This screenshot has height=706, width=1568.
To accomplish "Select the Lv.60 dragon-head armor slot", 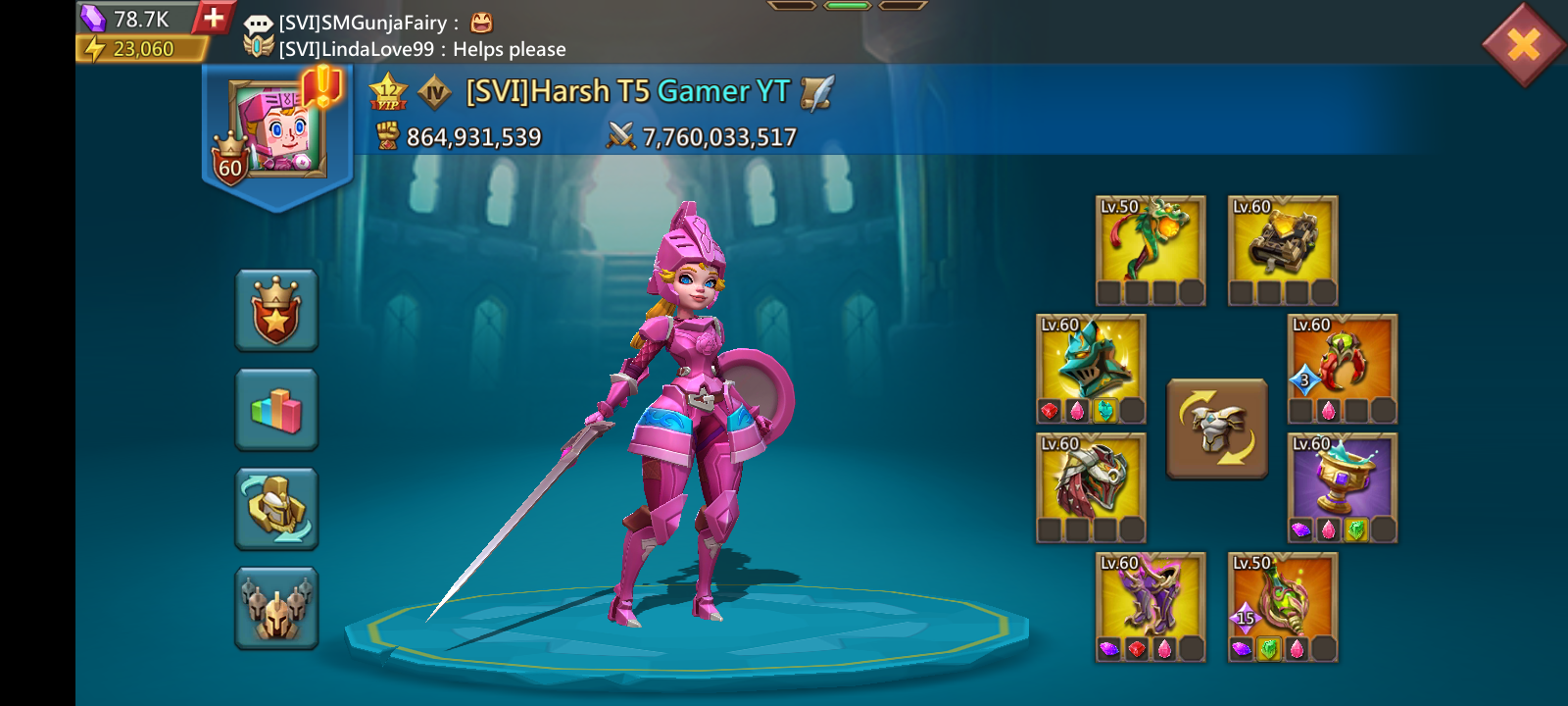I will coord(1091,487).
